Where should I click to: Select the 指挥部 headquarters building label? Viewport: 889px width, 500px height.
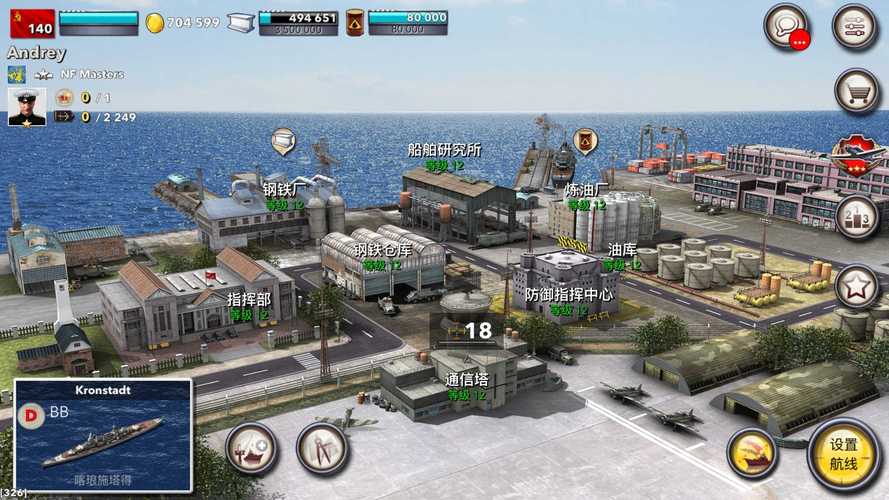coord(249,299)
